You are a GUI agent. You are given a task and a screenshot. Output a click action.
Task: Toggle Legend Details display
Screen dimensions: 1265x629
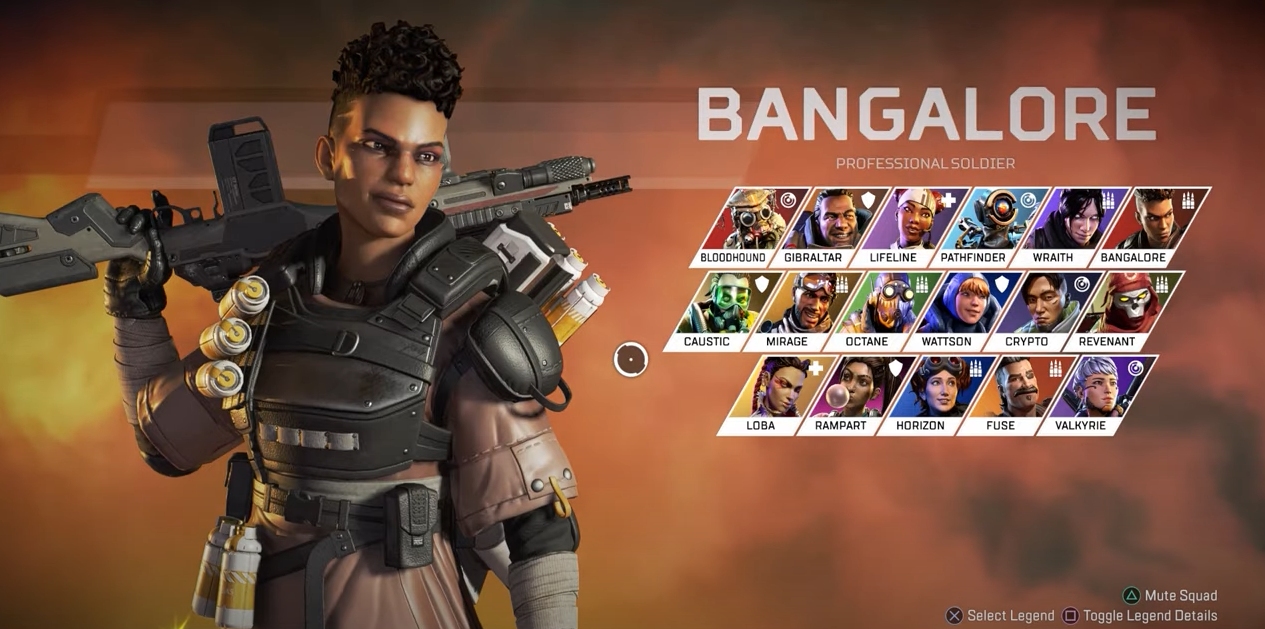[x=1140, y=616]
